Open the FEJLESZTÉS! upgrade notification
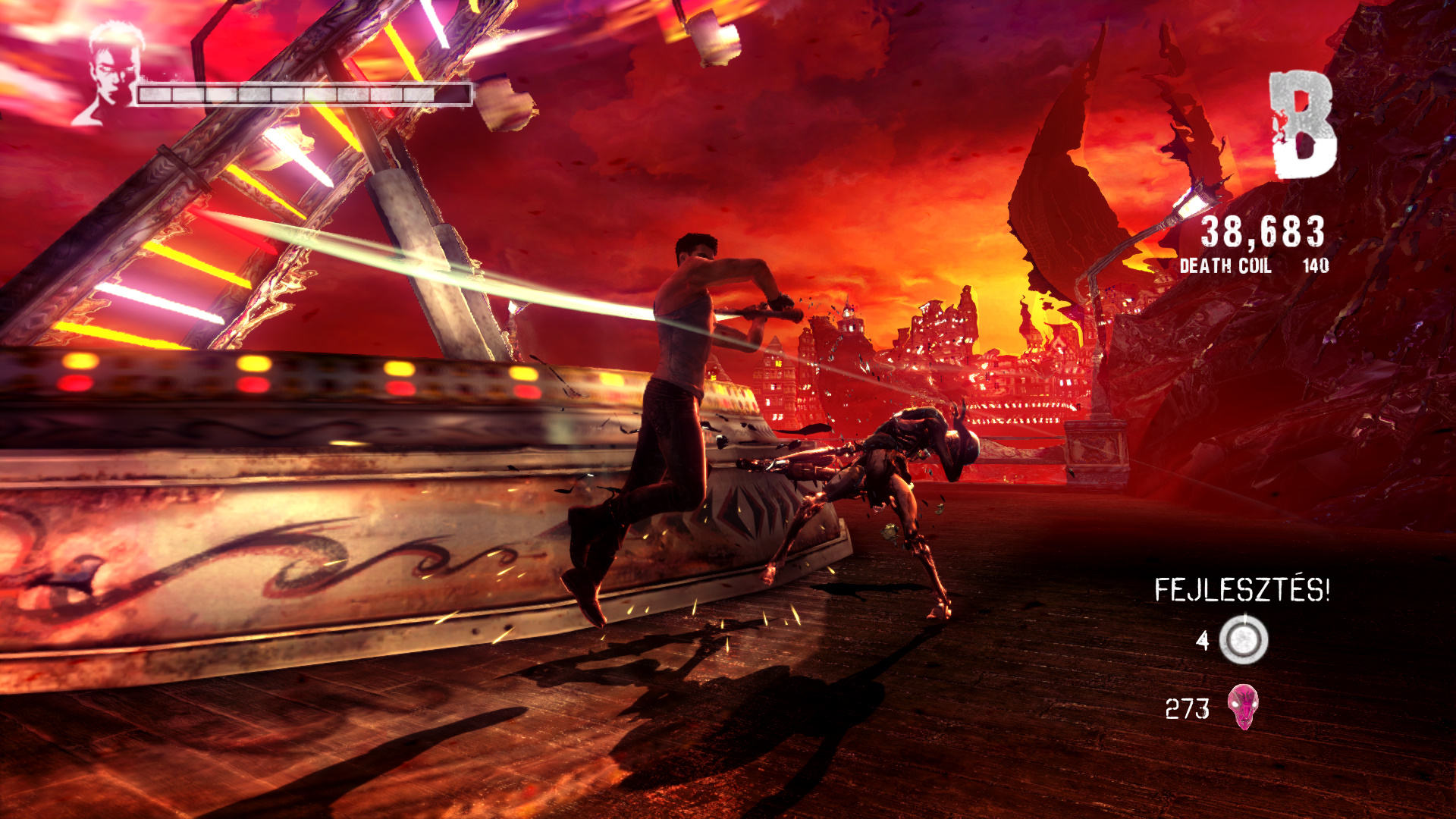The image size is (1456, 819). [1242, 590]
